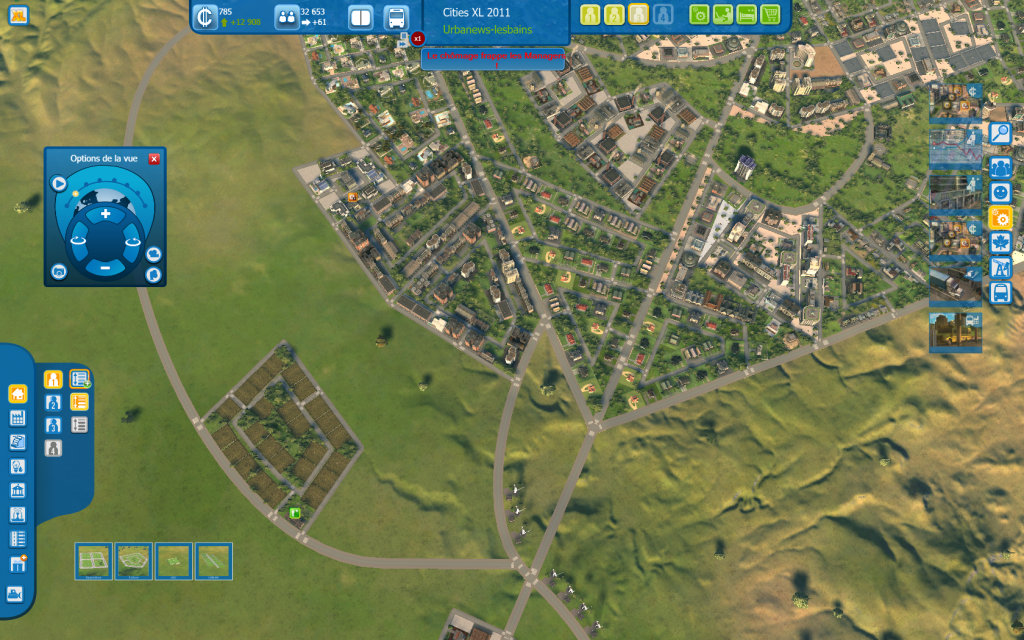Open the cash balance currency icon

coord(205,17)
